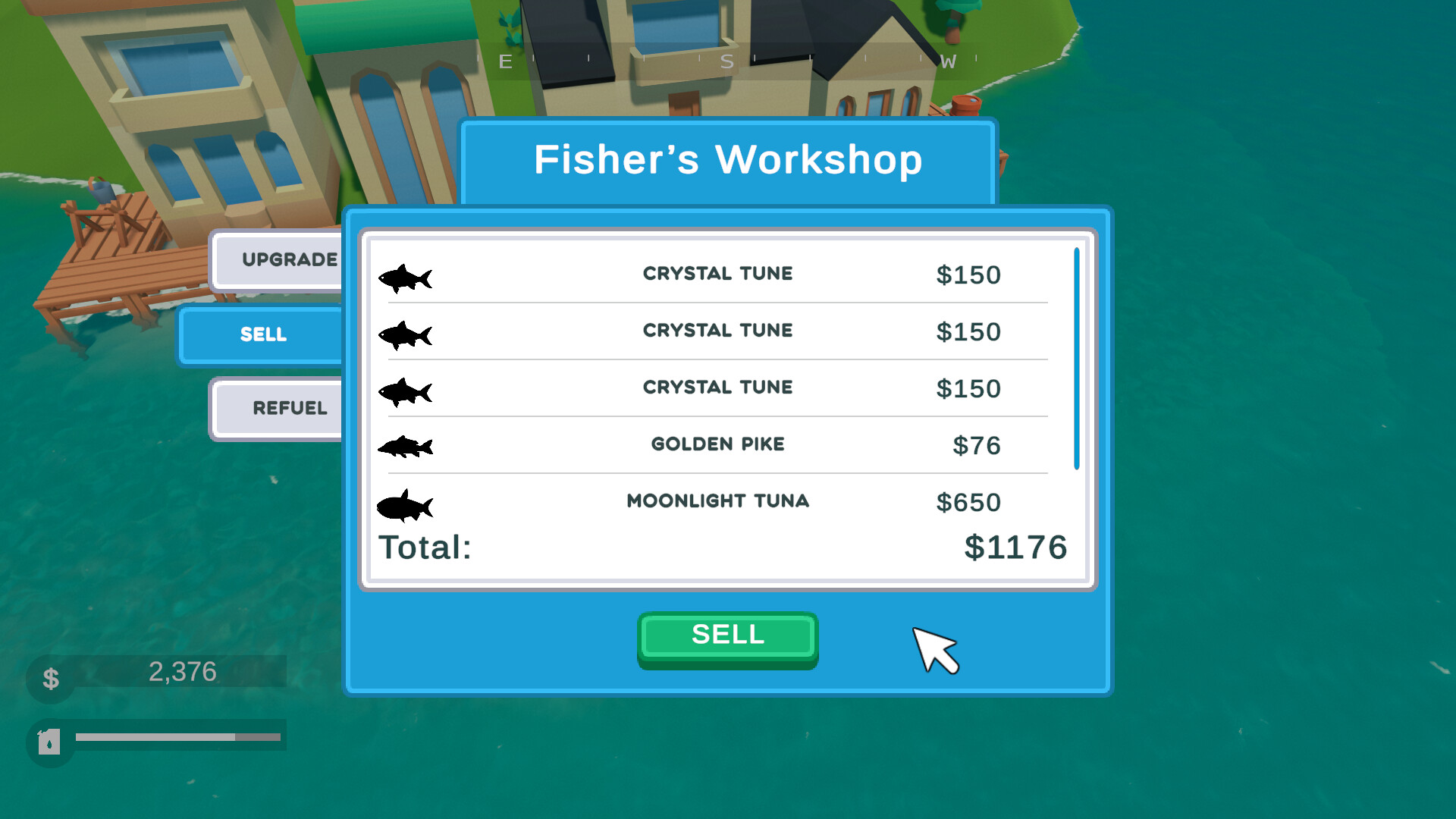Click the Crystal Tune fish icon in first row
This screenshot has width=1456, height=819.
pos(406,278)
